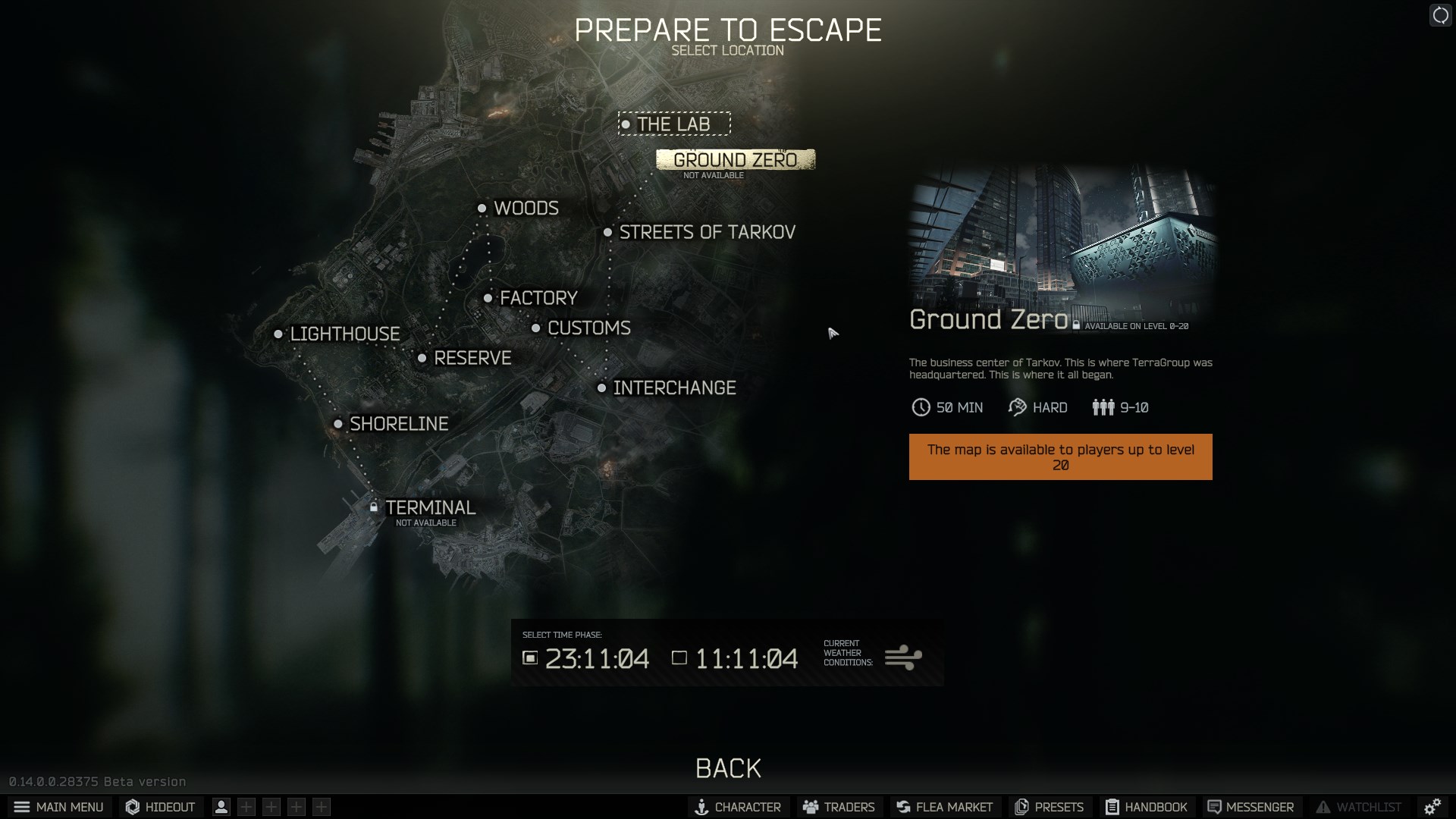Open the Messenger
This screenshot has width=1456, height=819.
(1250, 807)
